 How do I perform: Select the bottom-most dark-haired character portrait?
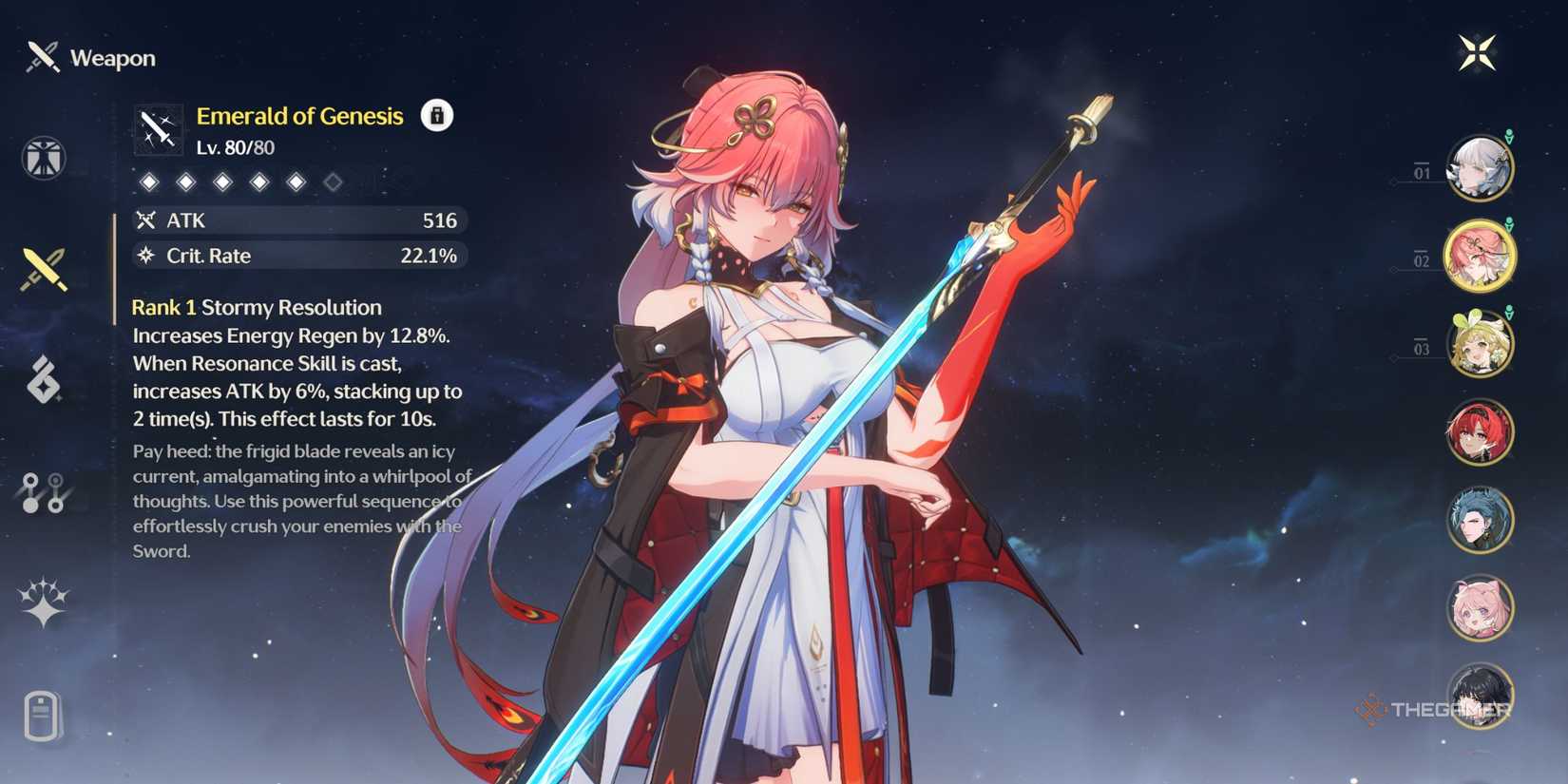click(1481, 697)
